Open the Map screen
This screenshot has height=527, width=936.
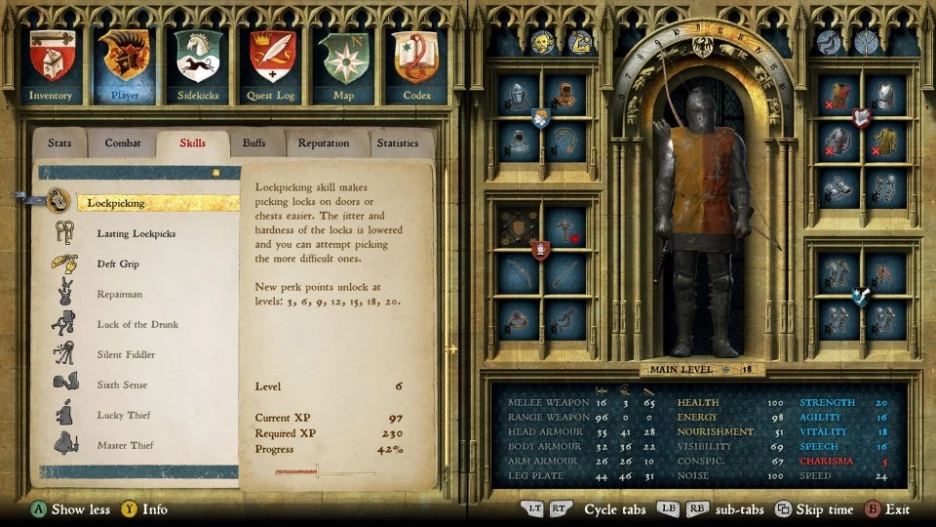click(343, 63)
